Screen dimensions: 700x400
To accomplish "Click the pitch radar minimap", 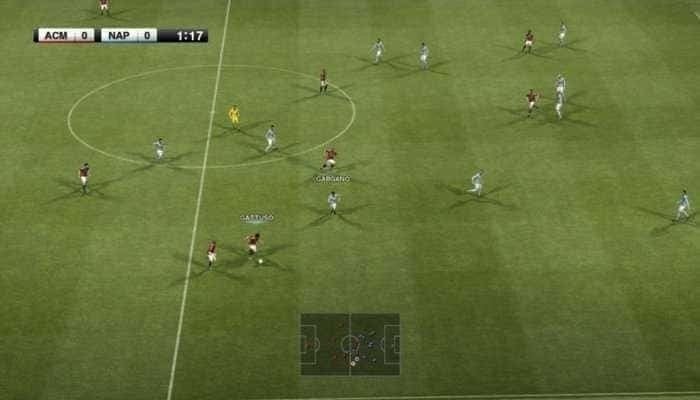I will [x=350, y=344].
